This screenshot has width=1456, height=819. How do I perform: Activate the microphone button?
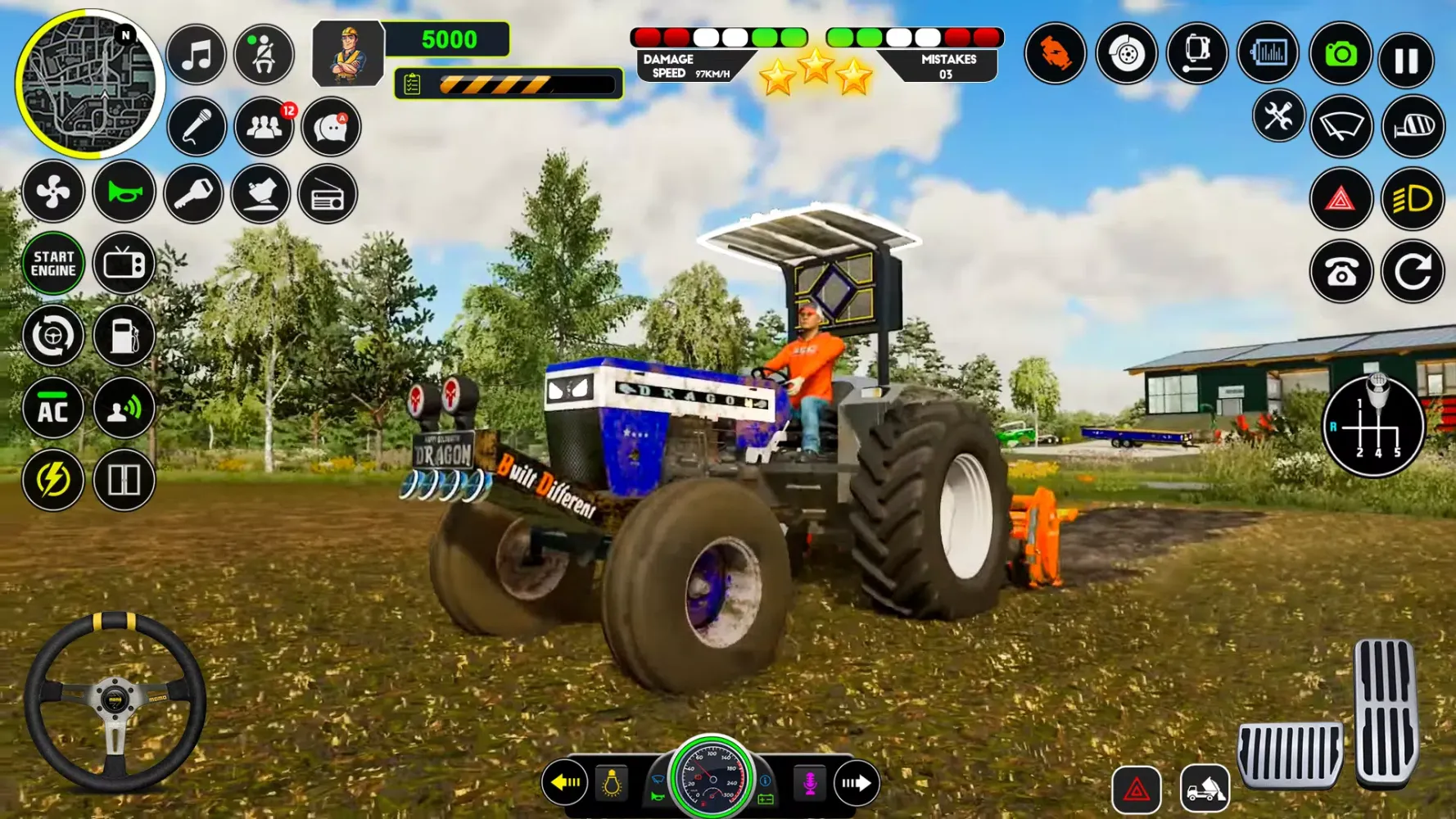tap(197, 128)
